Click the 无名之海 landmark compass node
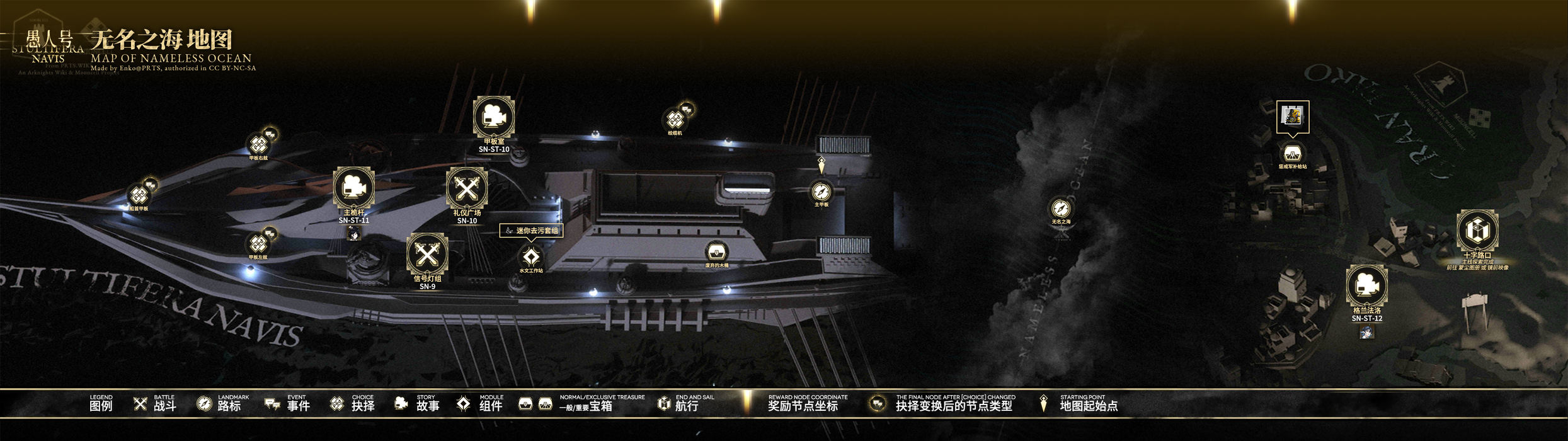 point(1061,209)
